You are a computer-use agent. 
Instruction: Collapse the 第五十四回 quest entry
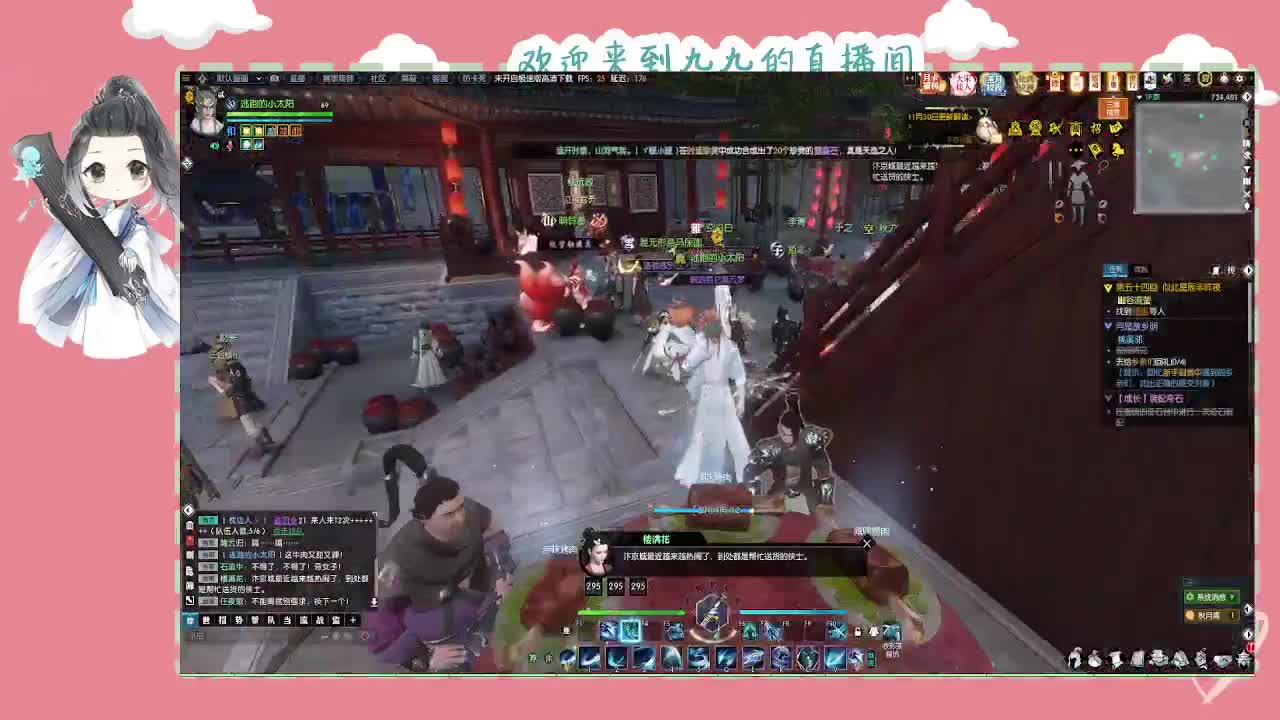1108,286
